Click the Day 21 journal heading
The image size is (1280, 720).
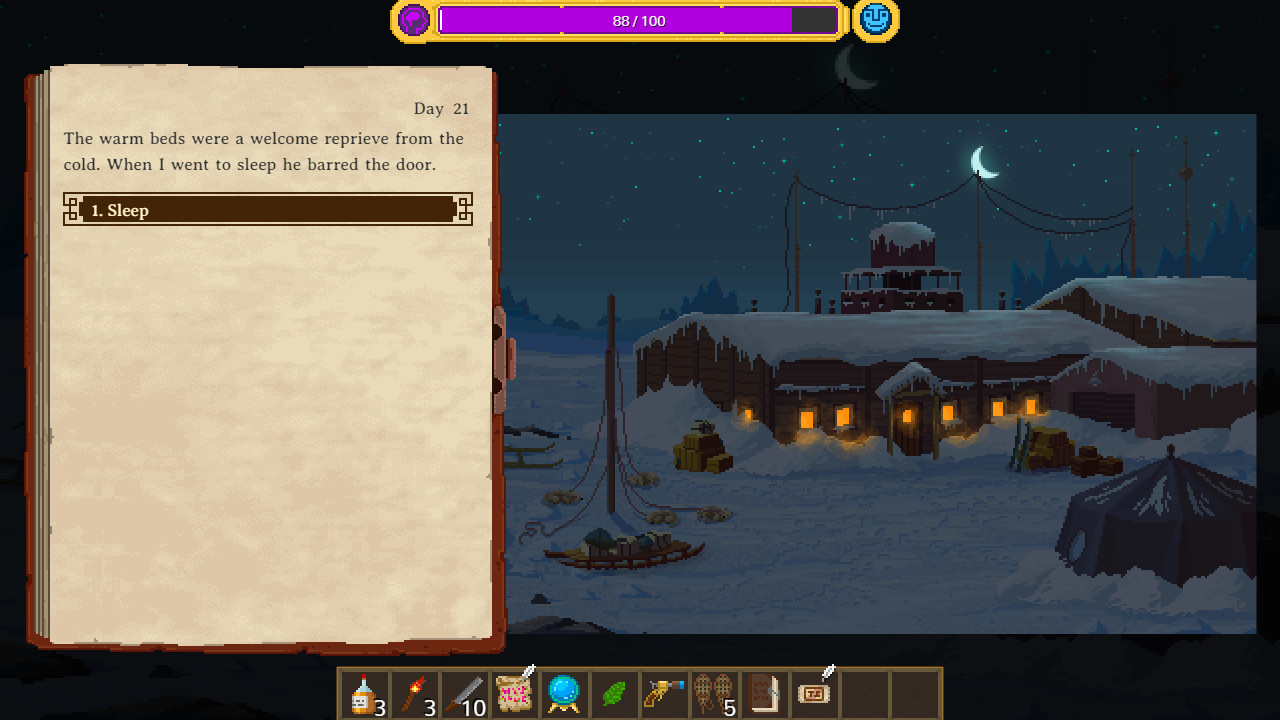point(442,108)
